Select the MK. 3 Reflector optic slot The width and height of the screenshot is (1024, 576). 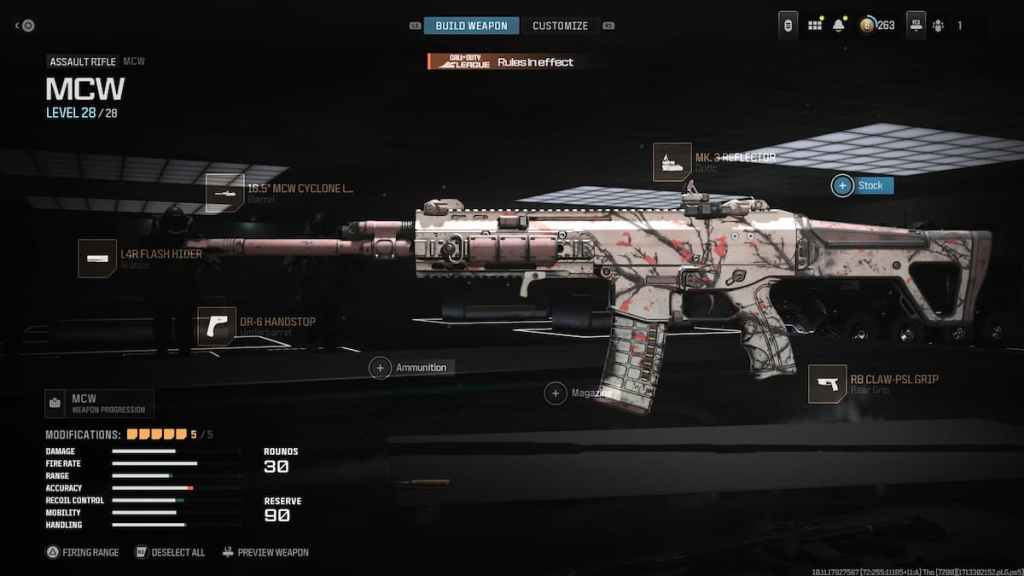(672, 162)
